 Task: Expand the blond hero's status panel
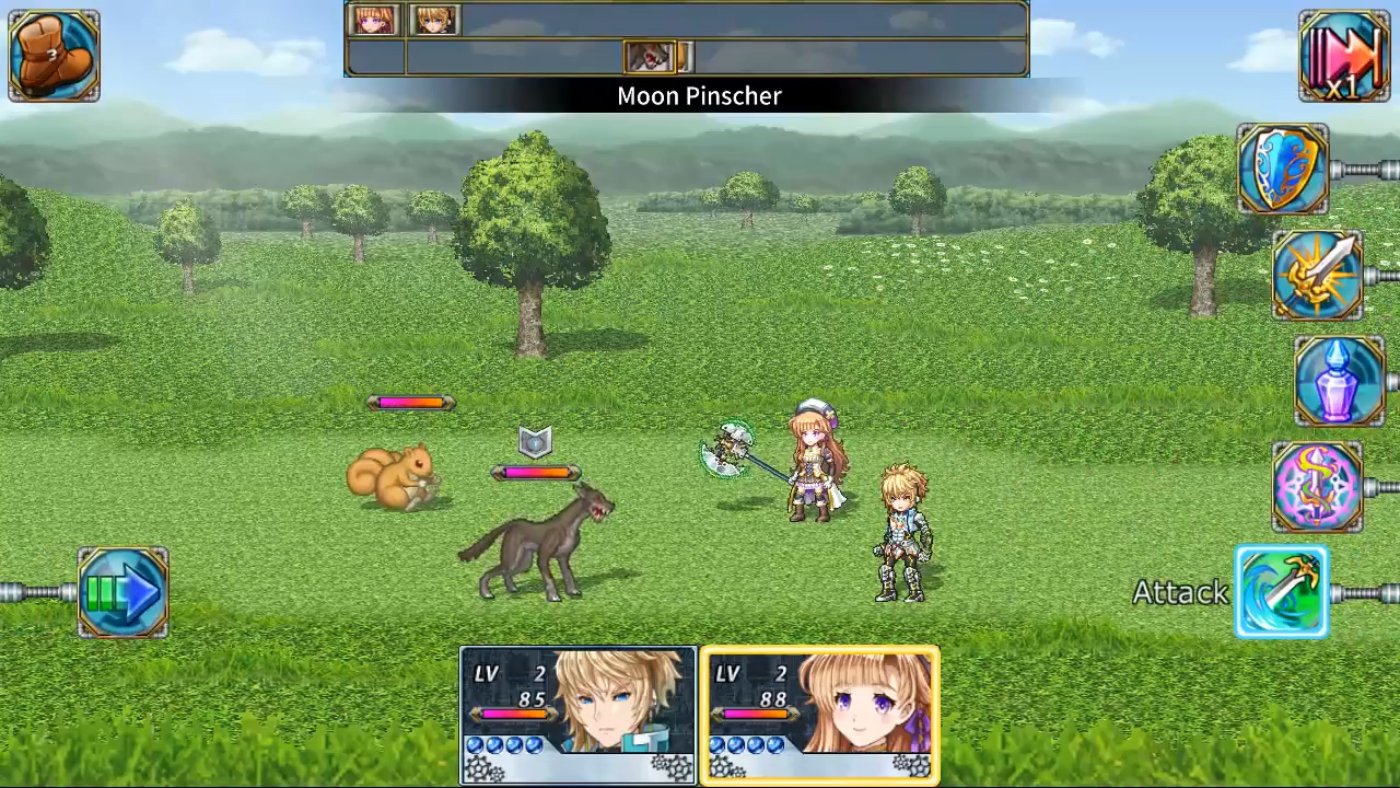pyautogui.click(x=578, y=715)
